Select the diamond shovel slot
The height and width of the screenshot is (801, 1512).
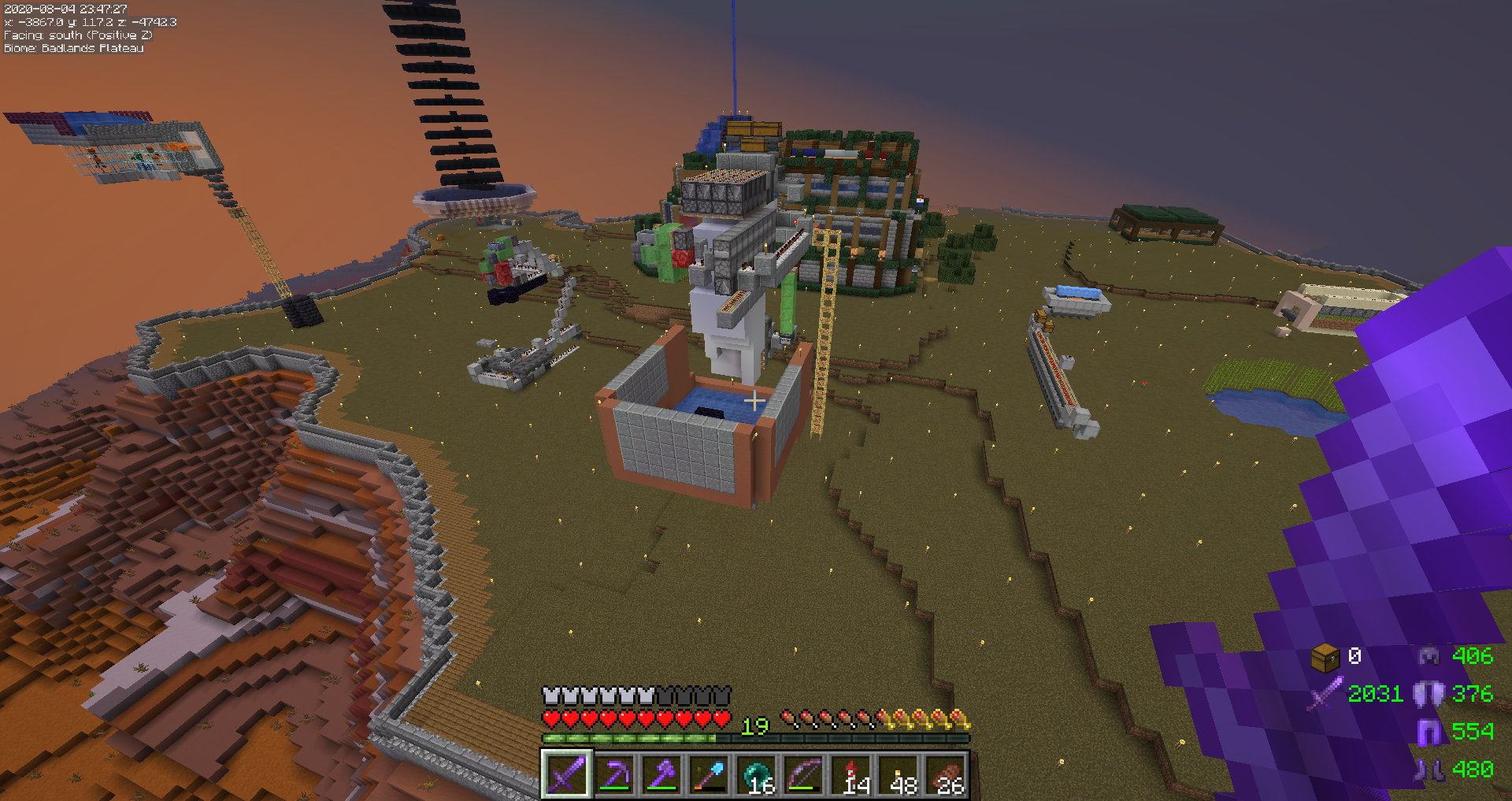[709, 775]
